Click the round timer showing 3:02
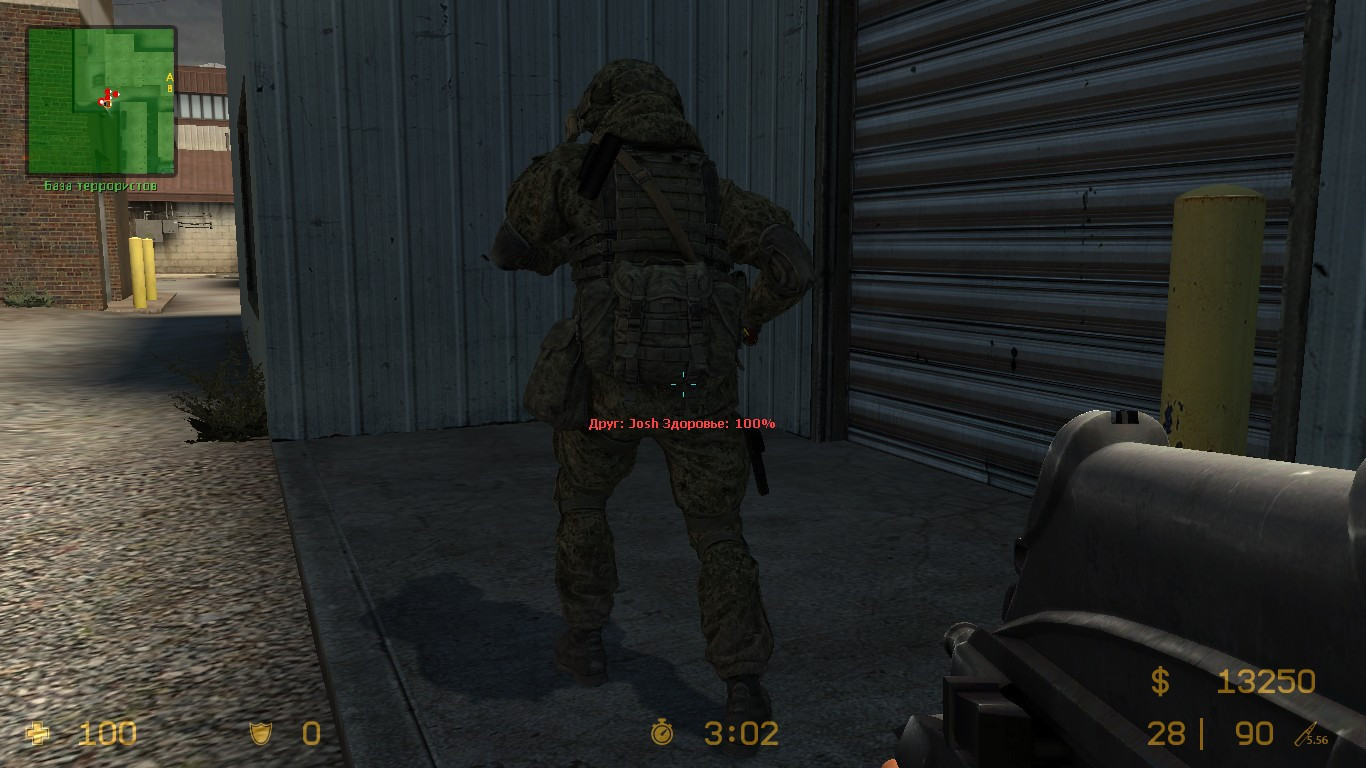Image resolution: width=1366 pixels, height=768 pixels. 741,733
